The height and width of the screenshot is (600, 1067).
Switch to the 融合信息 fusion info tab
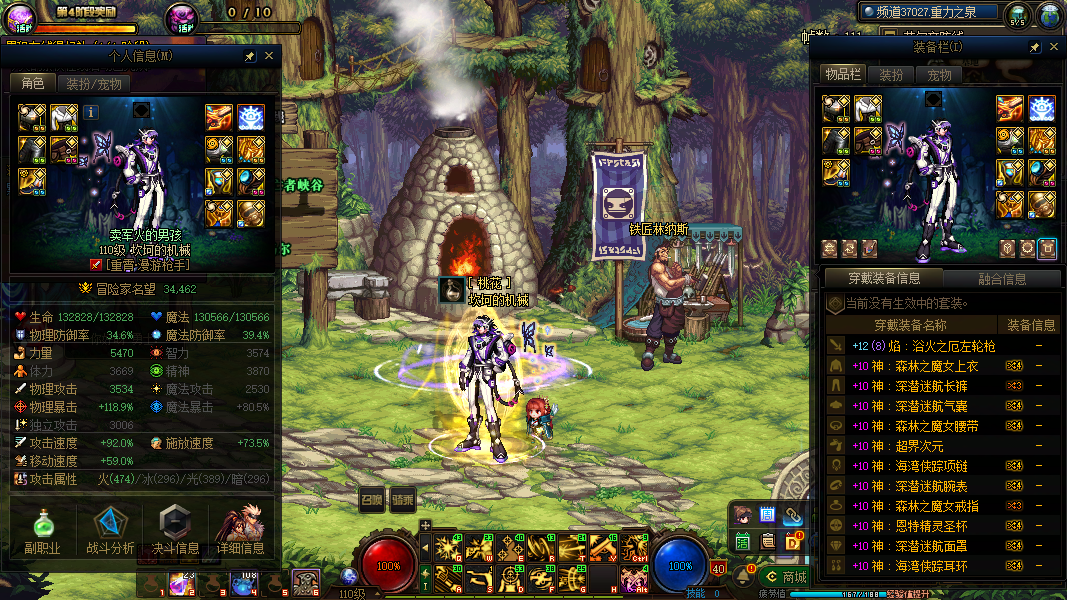pos(999,279)
